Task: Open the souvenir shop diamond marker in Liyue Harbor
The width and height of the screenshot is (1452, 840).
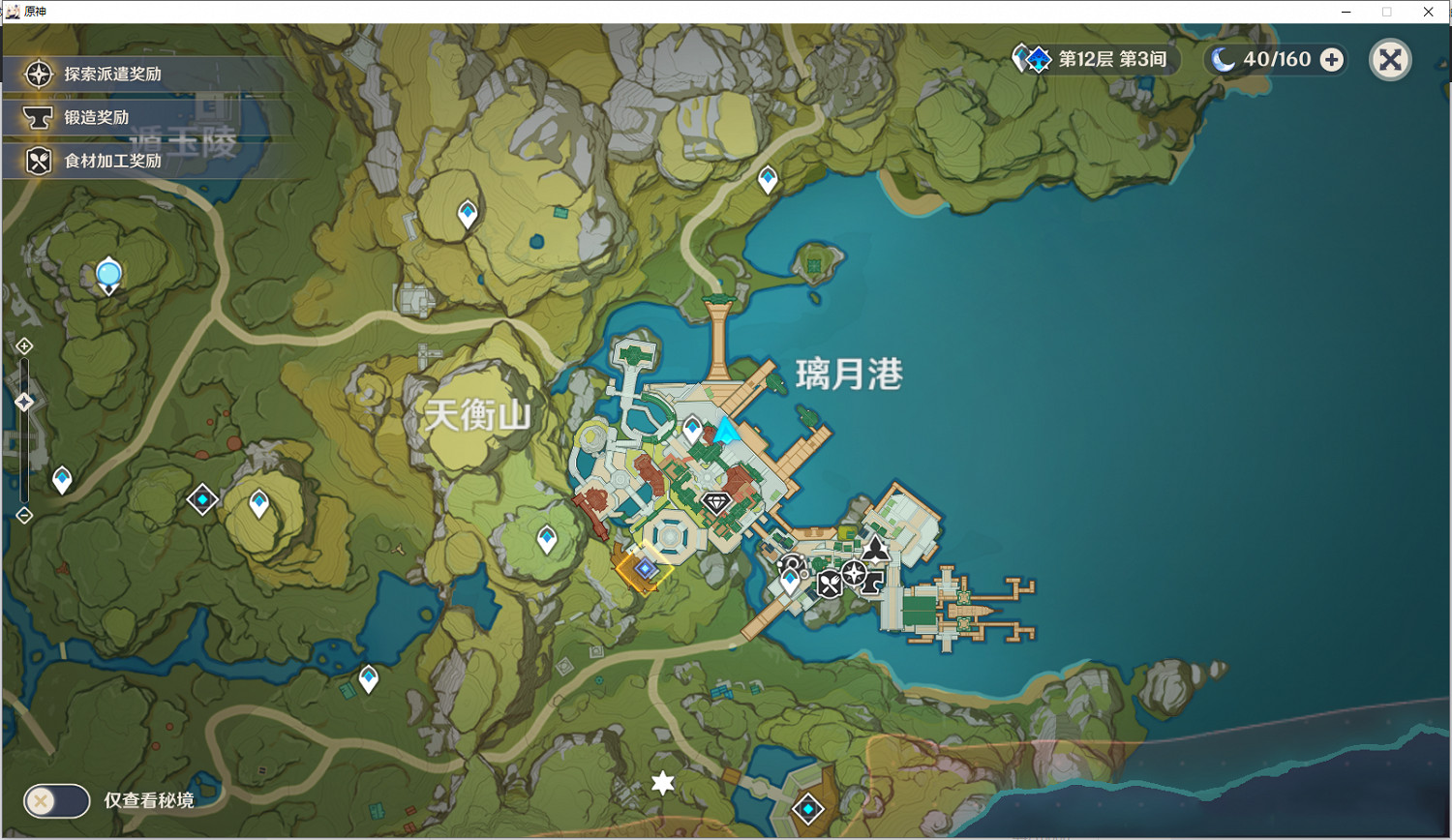Action: [715, 501]
